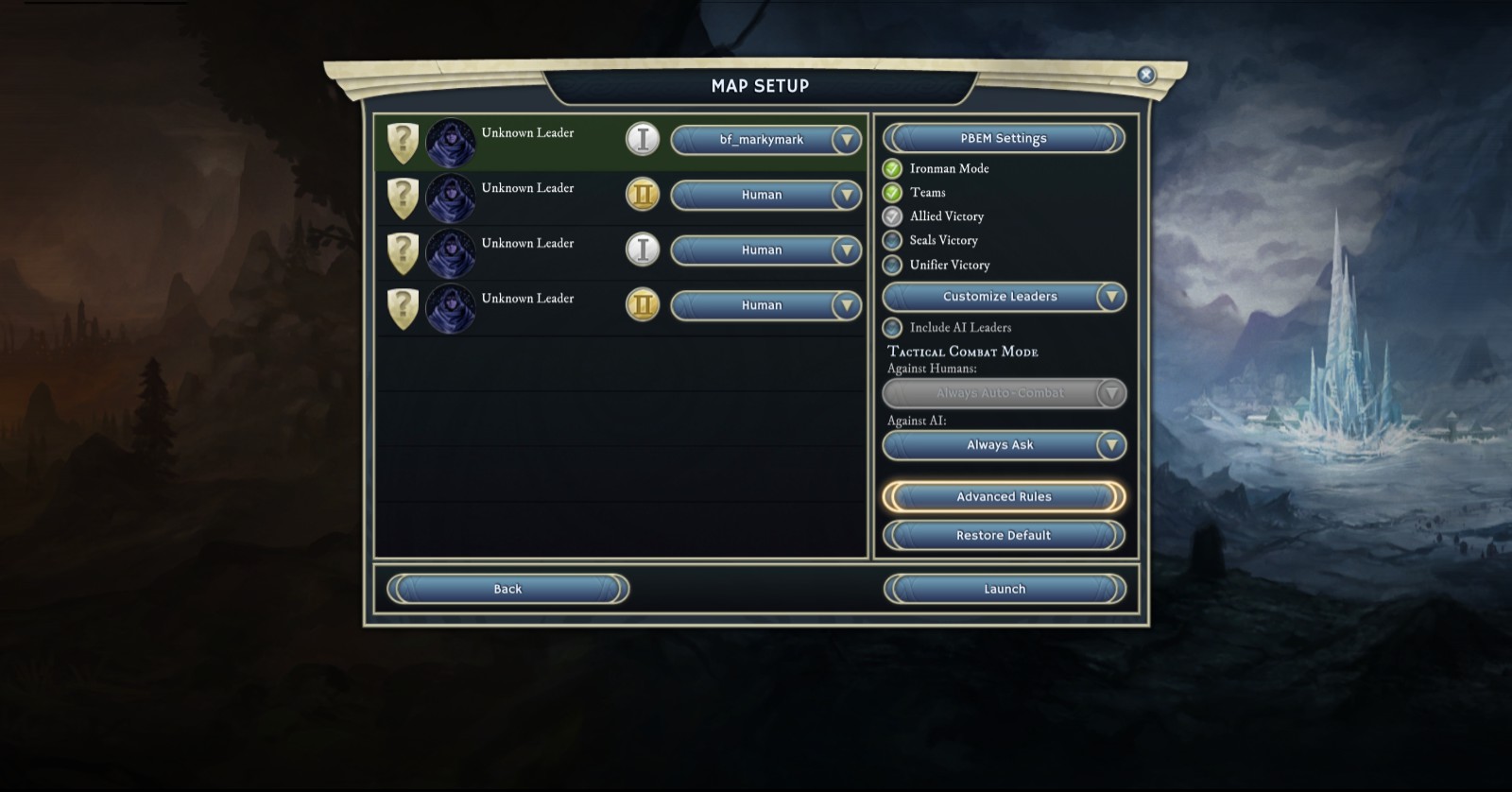Click Restore Default button
The width and height of the screenshot is (1512, 792).
pyautogui.click(x=1003, y=536)
